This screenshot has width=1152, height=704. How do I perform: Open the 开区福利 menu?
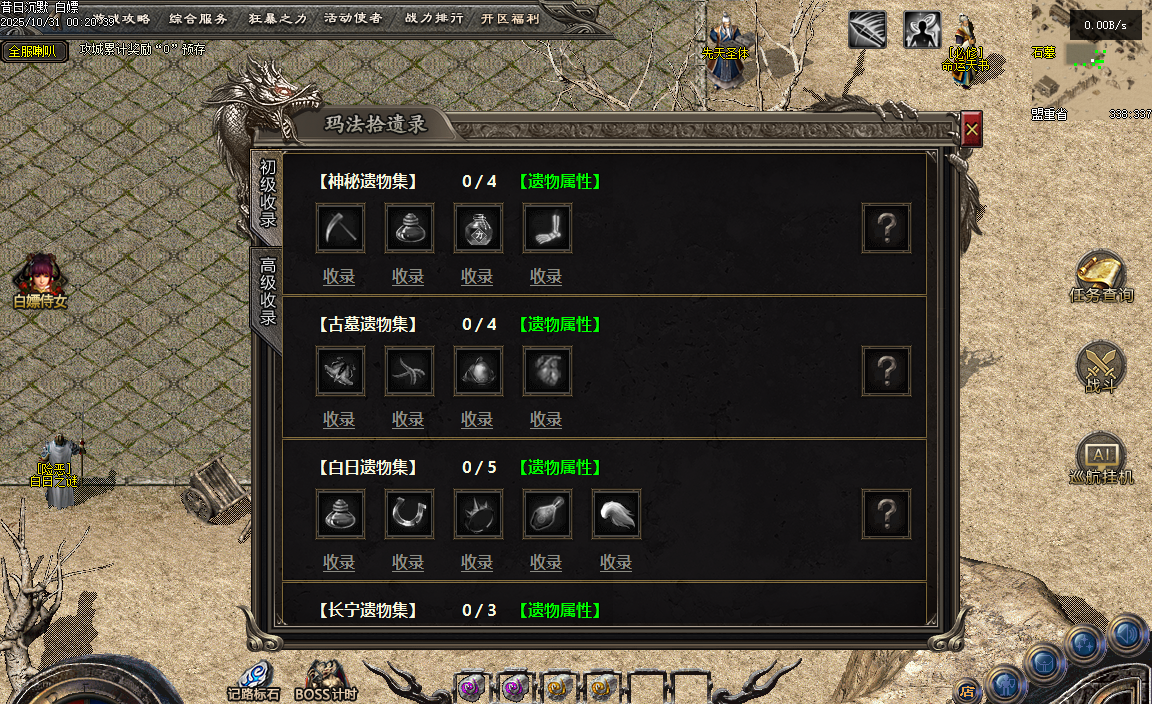(509, 18)
